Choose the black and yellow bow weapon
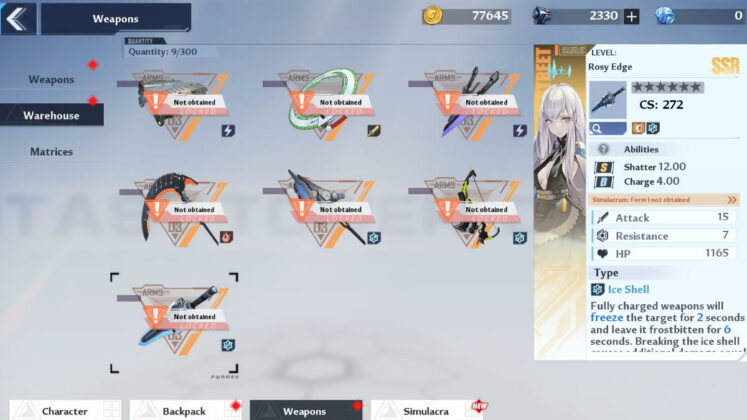This screenshot has height=420, width=747. (467, 211)
